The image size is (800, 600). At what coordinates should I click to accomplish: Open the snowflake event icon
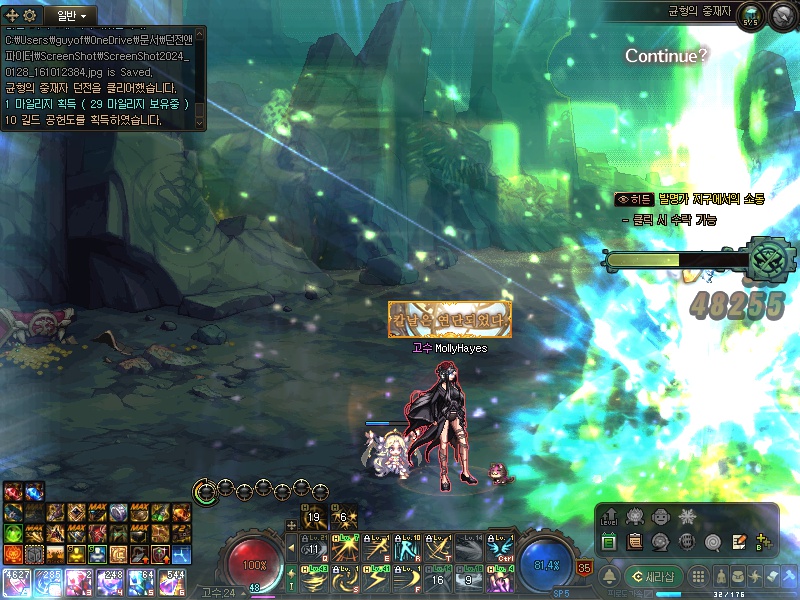click(687, 517)
